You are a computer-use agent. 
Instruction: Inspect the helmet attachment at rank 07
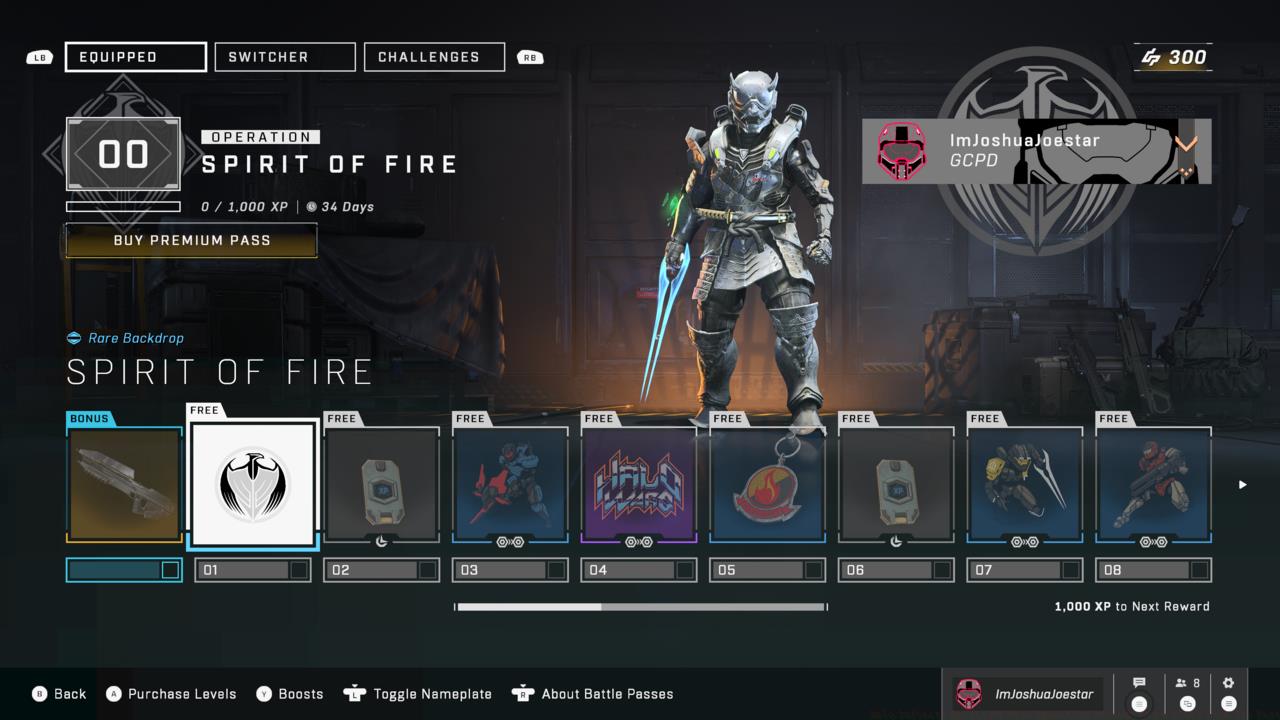[1025, 484]
